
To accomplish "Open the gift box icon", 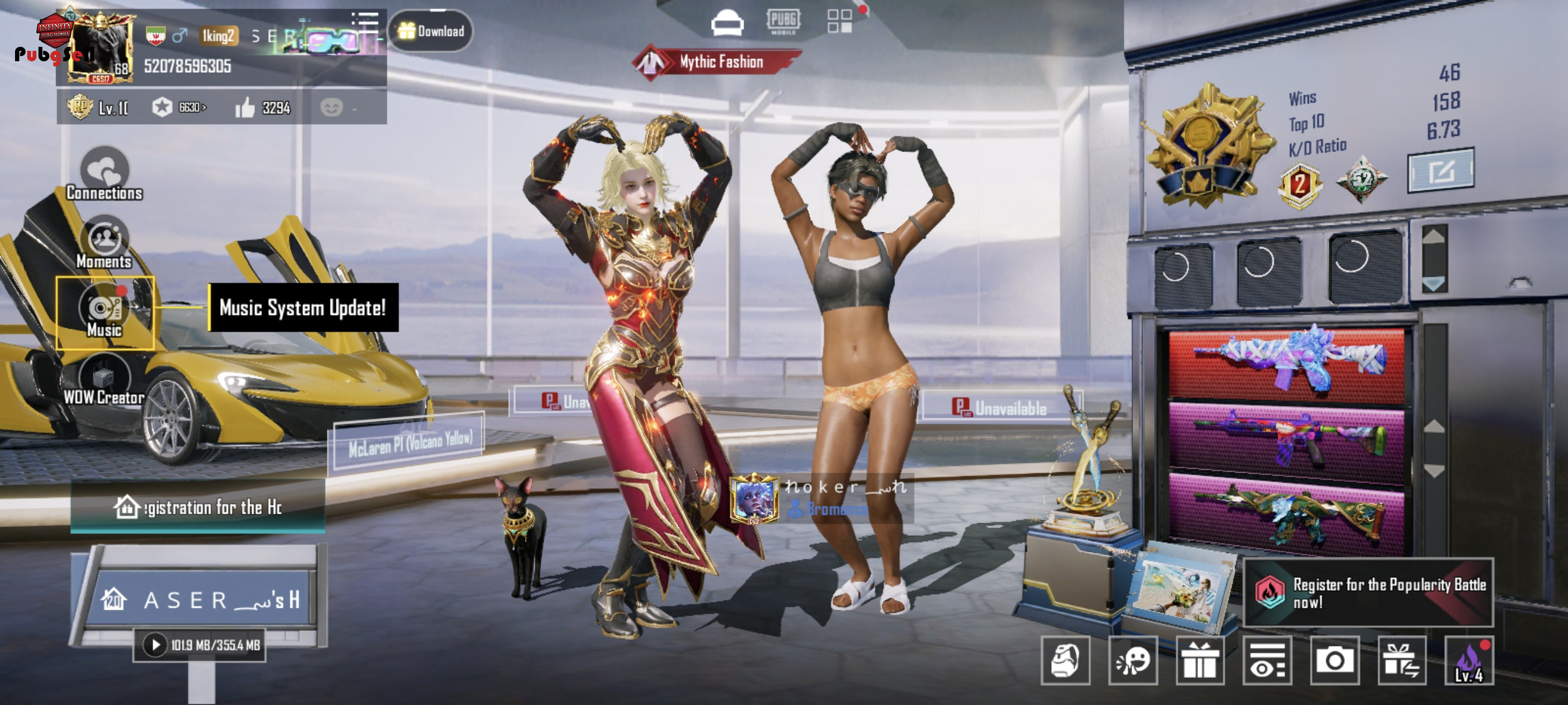I will (1199, 661).
